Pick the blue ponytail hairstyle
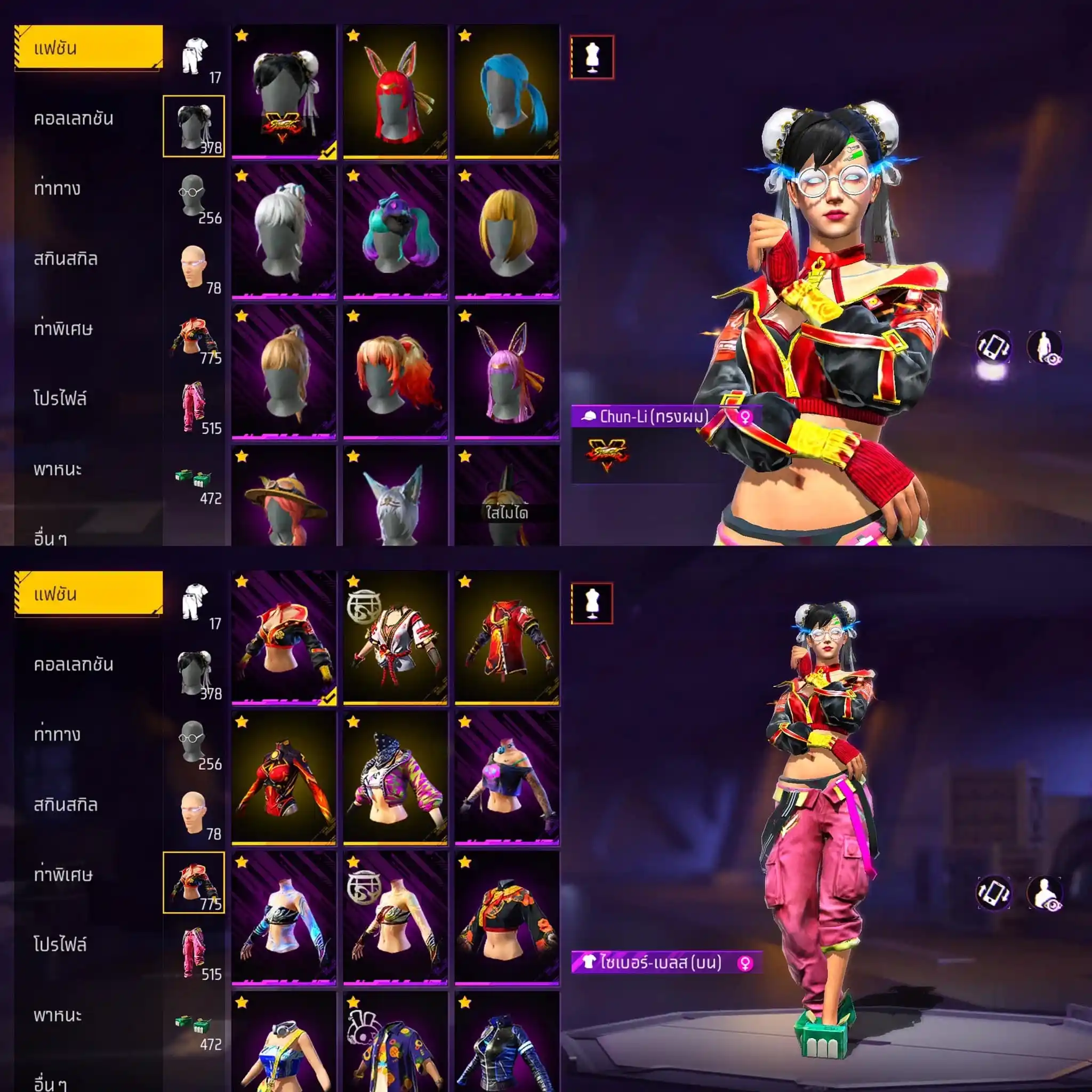Viewport: 1092px width, 1092px height. [507, 92]
